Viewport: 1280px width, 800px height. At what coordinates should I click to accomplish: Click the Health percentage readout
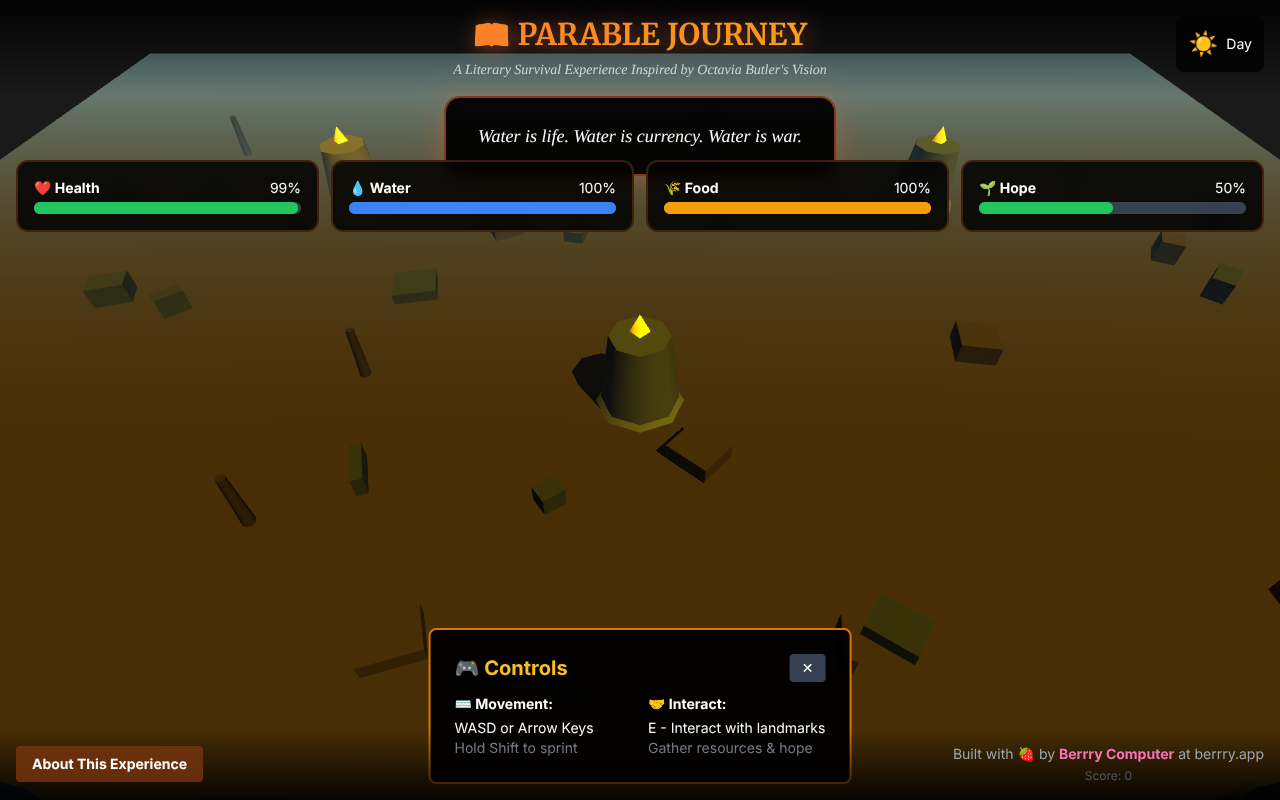tap(287, 187)
